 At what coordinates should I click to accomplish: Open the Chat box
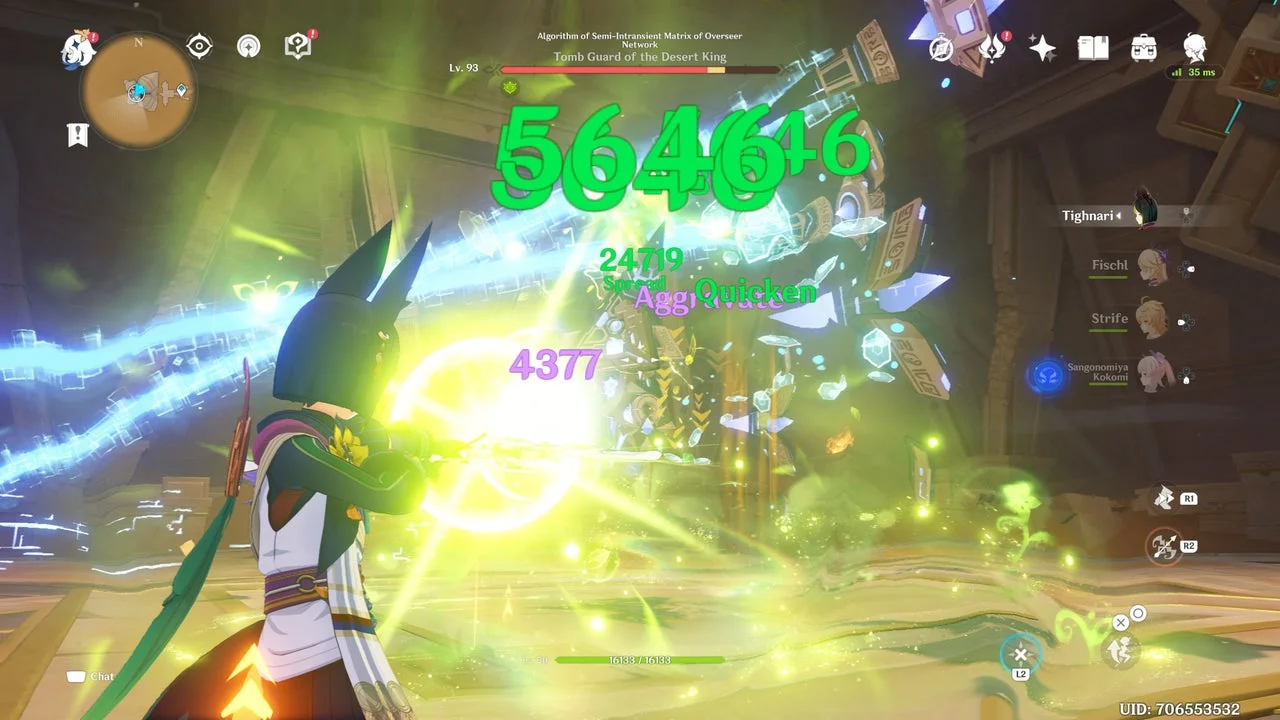(x=91, y=677)
